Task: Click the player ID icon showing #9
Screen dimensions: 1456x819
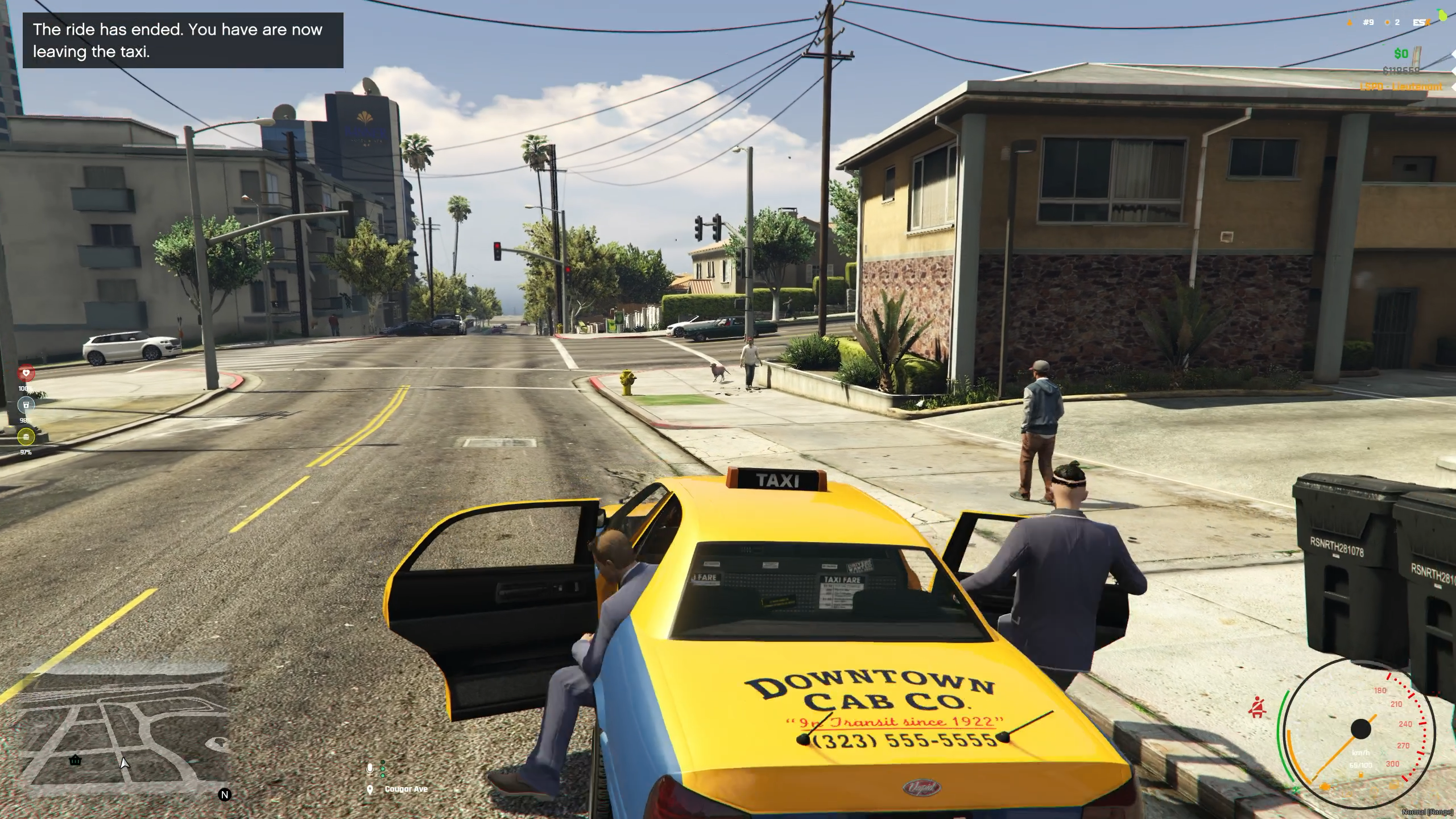Action: coord(1367,22)
